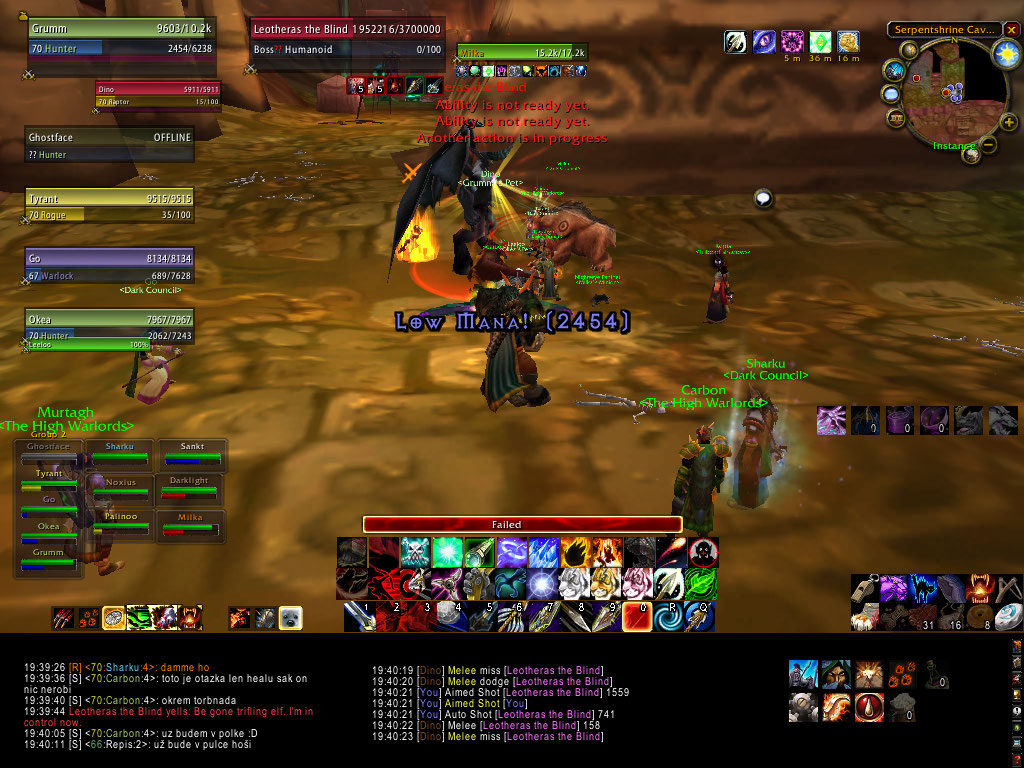Target party member Okea the Hunter
The width and height of the screenshot is (1024, 768).
pos(109,327)
